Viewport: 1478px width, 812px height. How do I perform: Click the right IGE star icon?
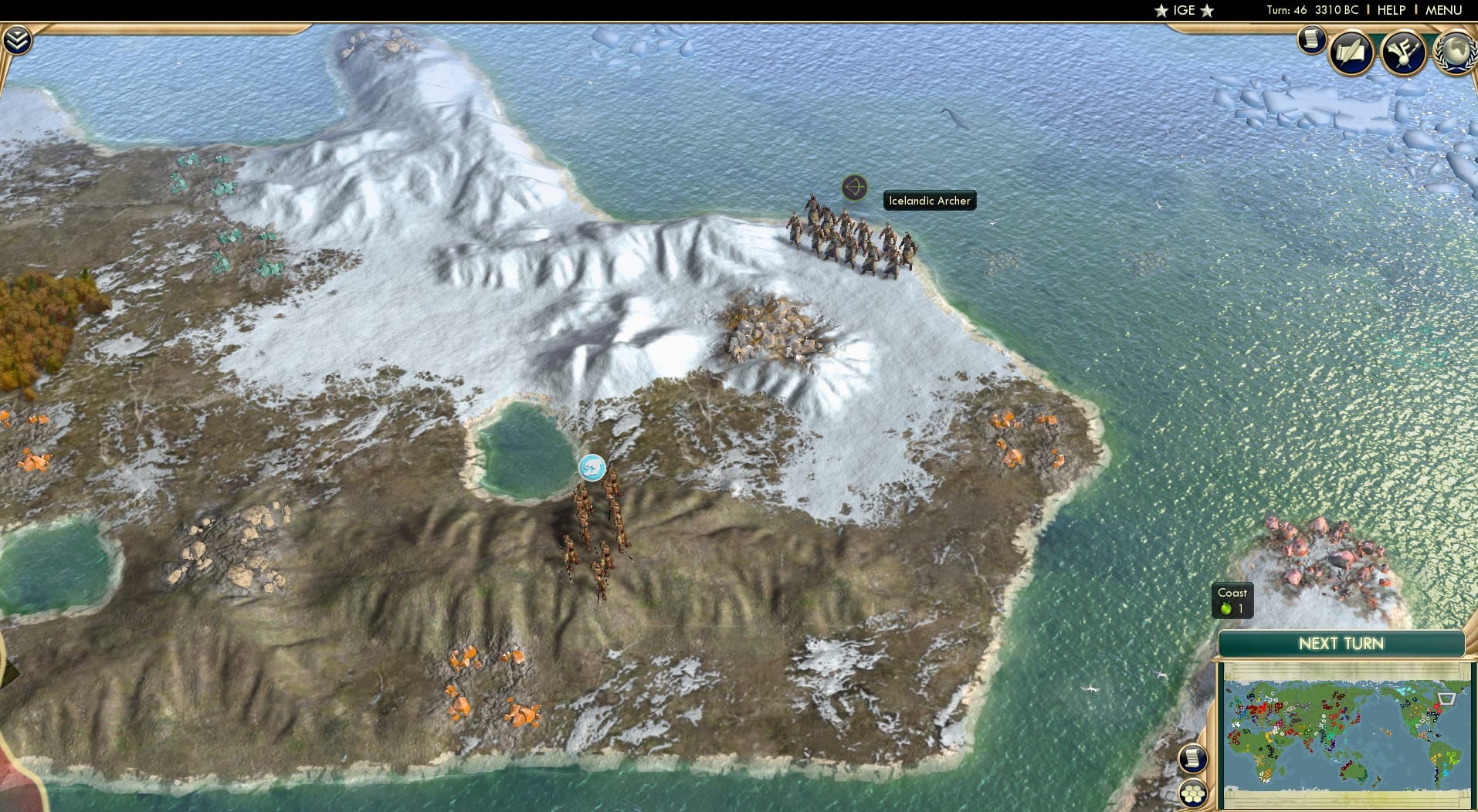coord(1205,10)
